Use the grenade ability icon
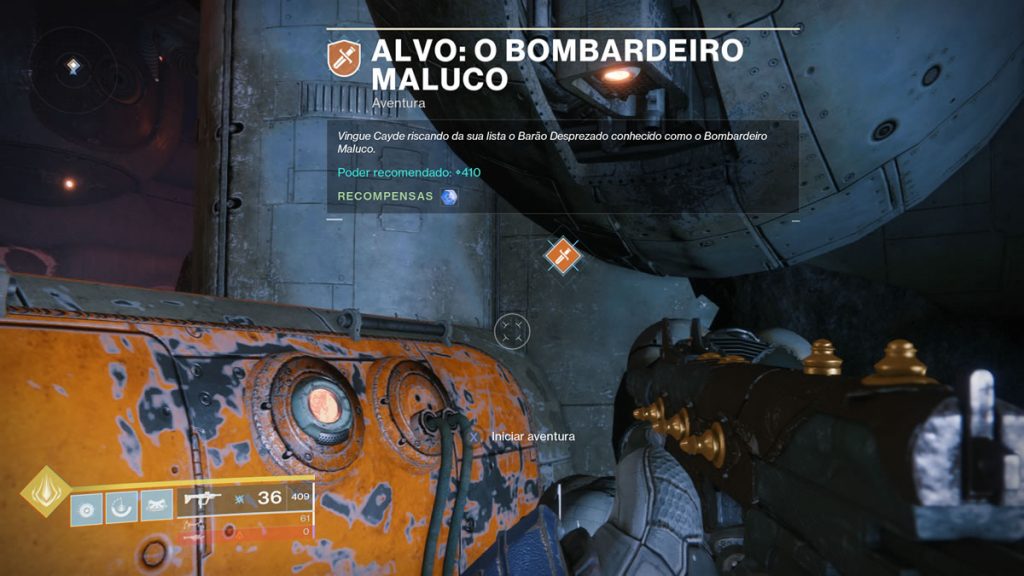Screen dimensions: 1024x576 (x=87, y=508)
